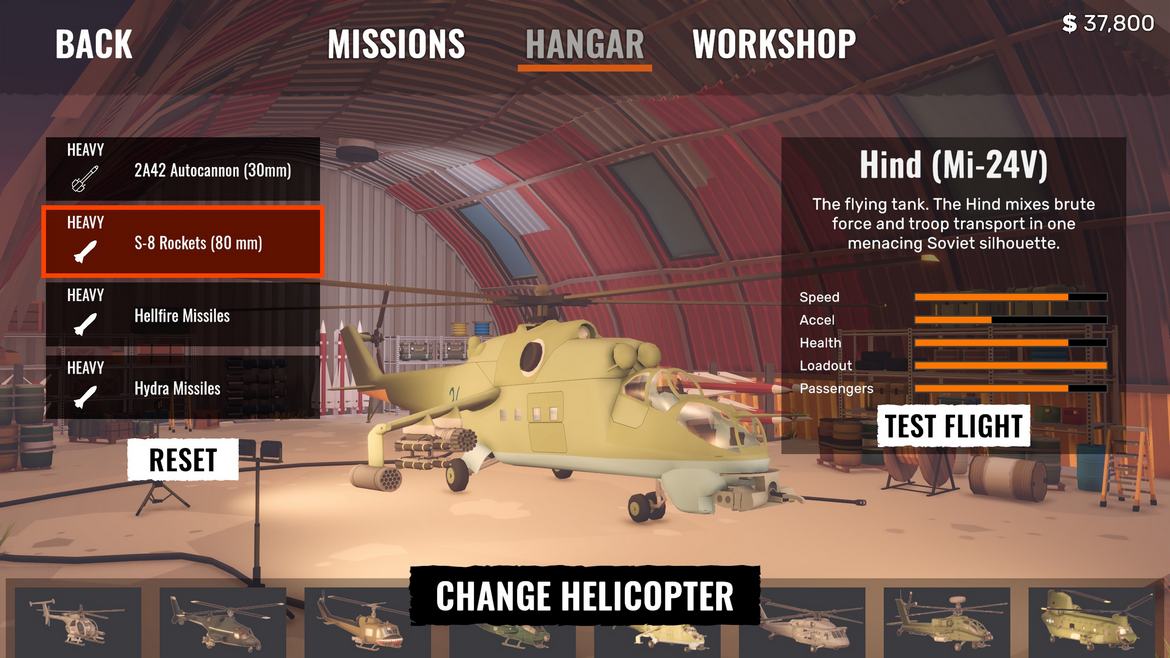The width and height of the screenshot is (1170, 658).
Task: Pick the Apache helicopter with mast radar thumbnail
Action: [x=946, y=620]
